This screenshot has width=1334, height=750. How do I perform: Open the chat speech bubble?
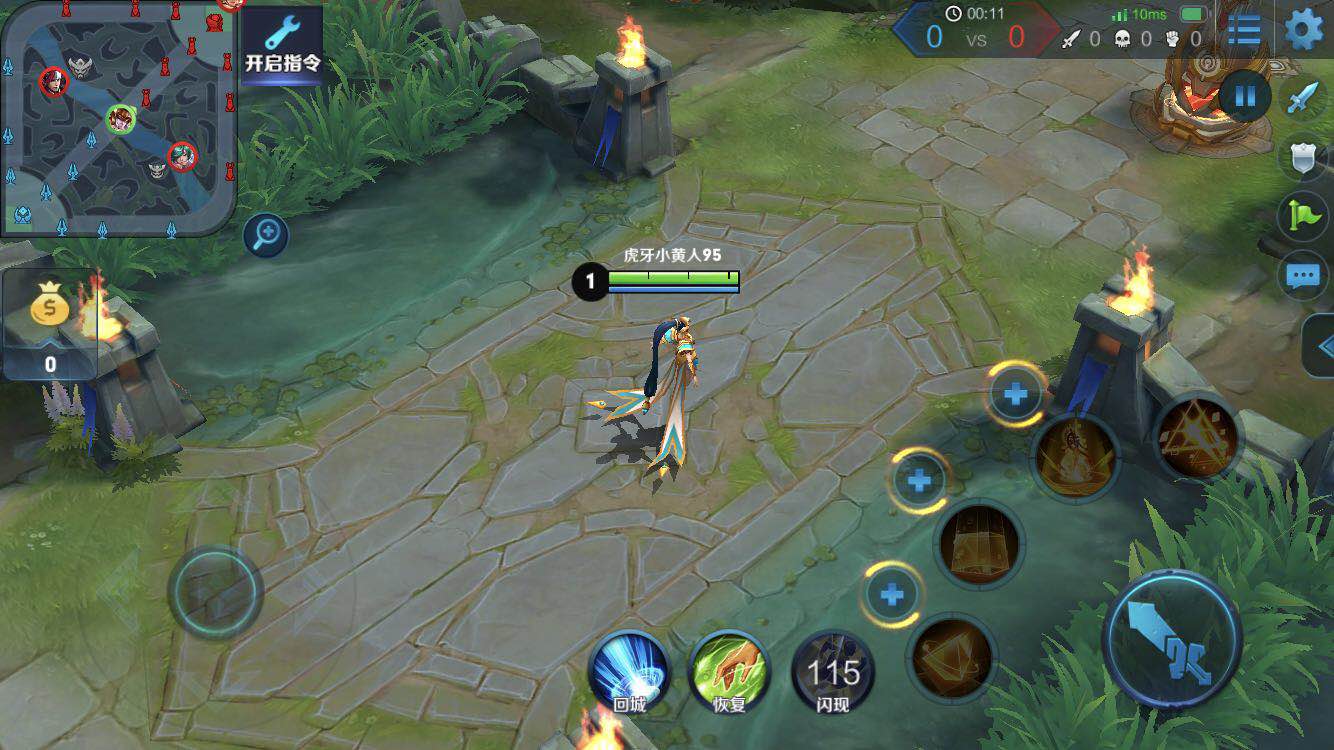coord(1304,275)
